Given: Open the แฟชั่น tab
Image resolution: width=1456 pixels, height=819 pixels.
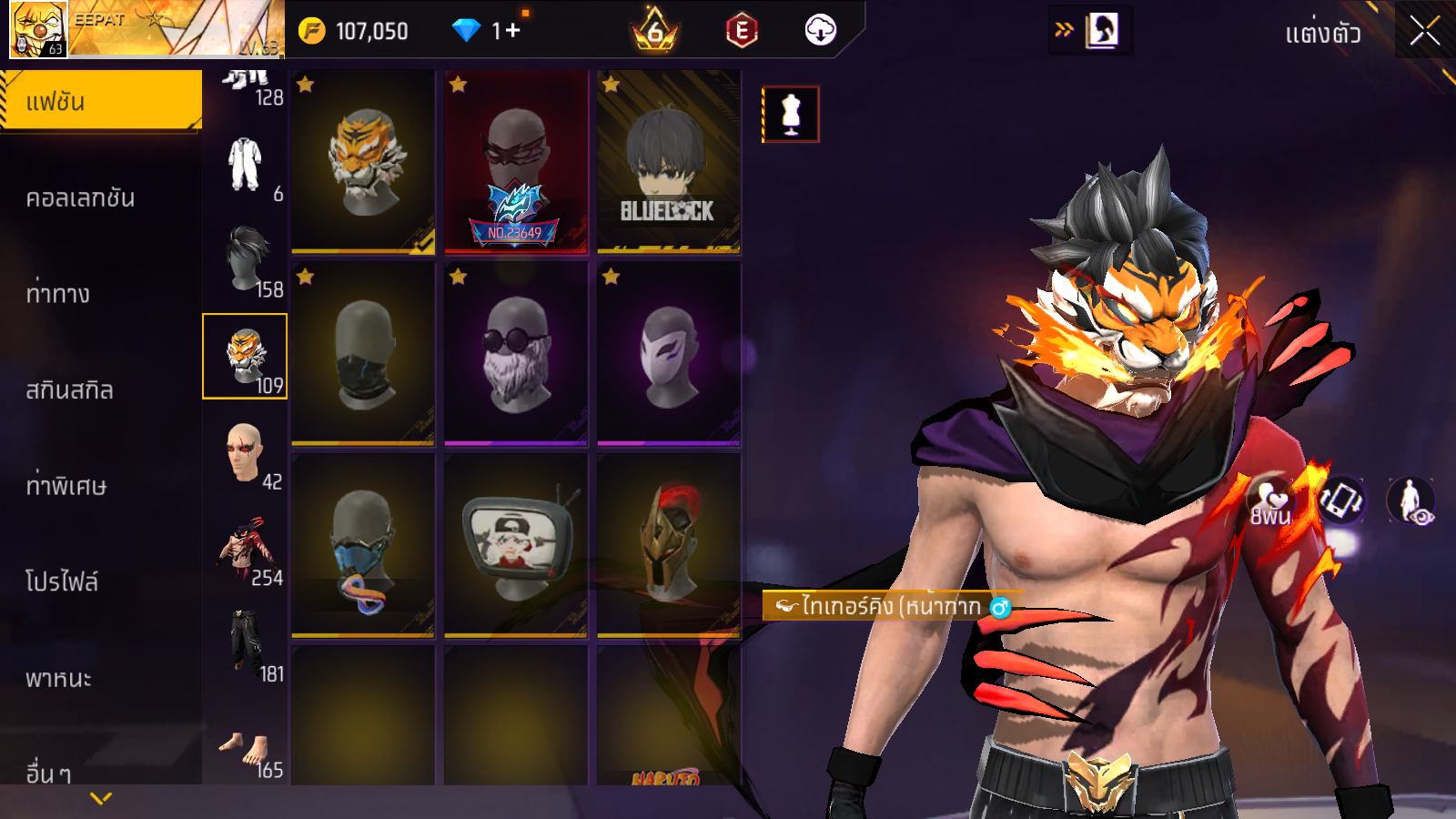Looking at the screenshot, I should (x=100, y=101).
